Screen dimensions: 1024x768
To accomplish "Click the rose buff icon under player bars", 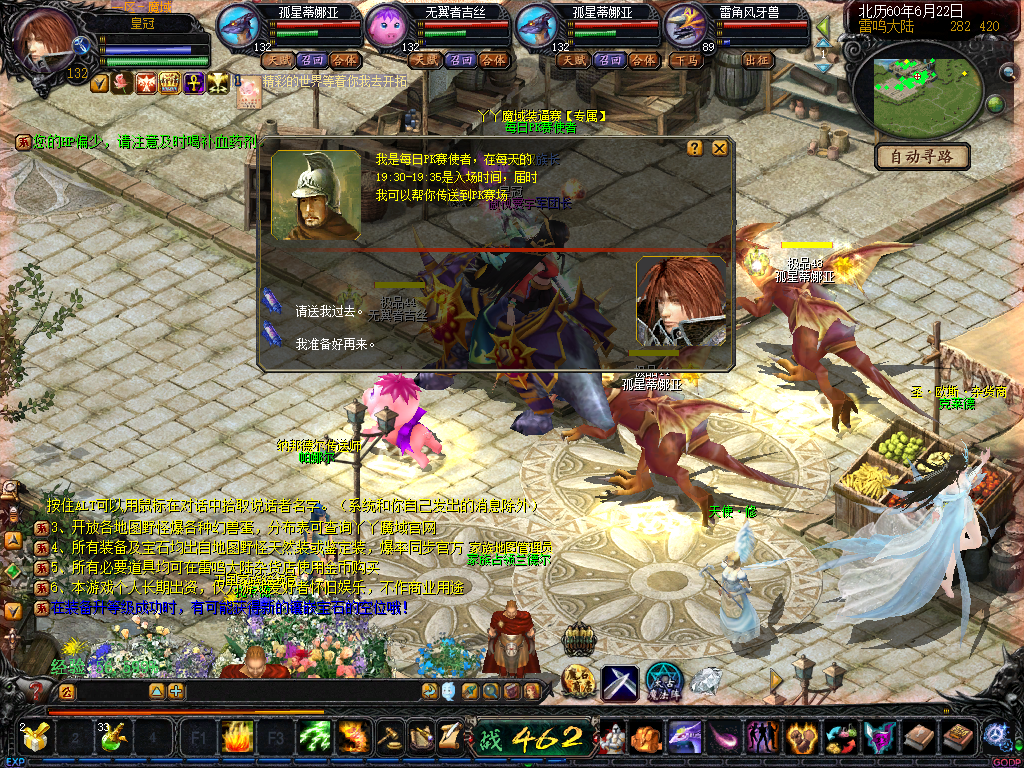I will [x=122, y=83].
